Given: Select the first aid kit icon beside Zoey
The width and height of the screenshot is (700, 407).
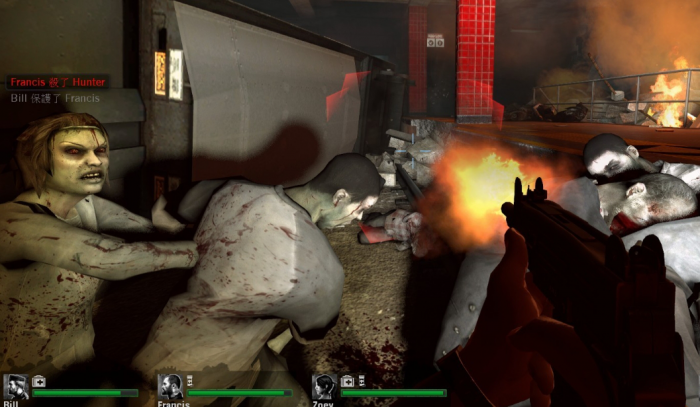Looking at the screenshot, I should [x=347, y=381].
